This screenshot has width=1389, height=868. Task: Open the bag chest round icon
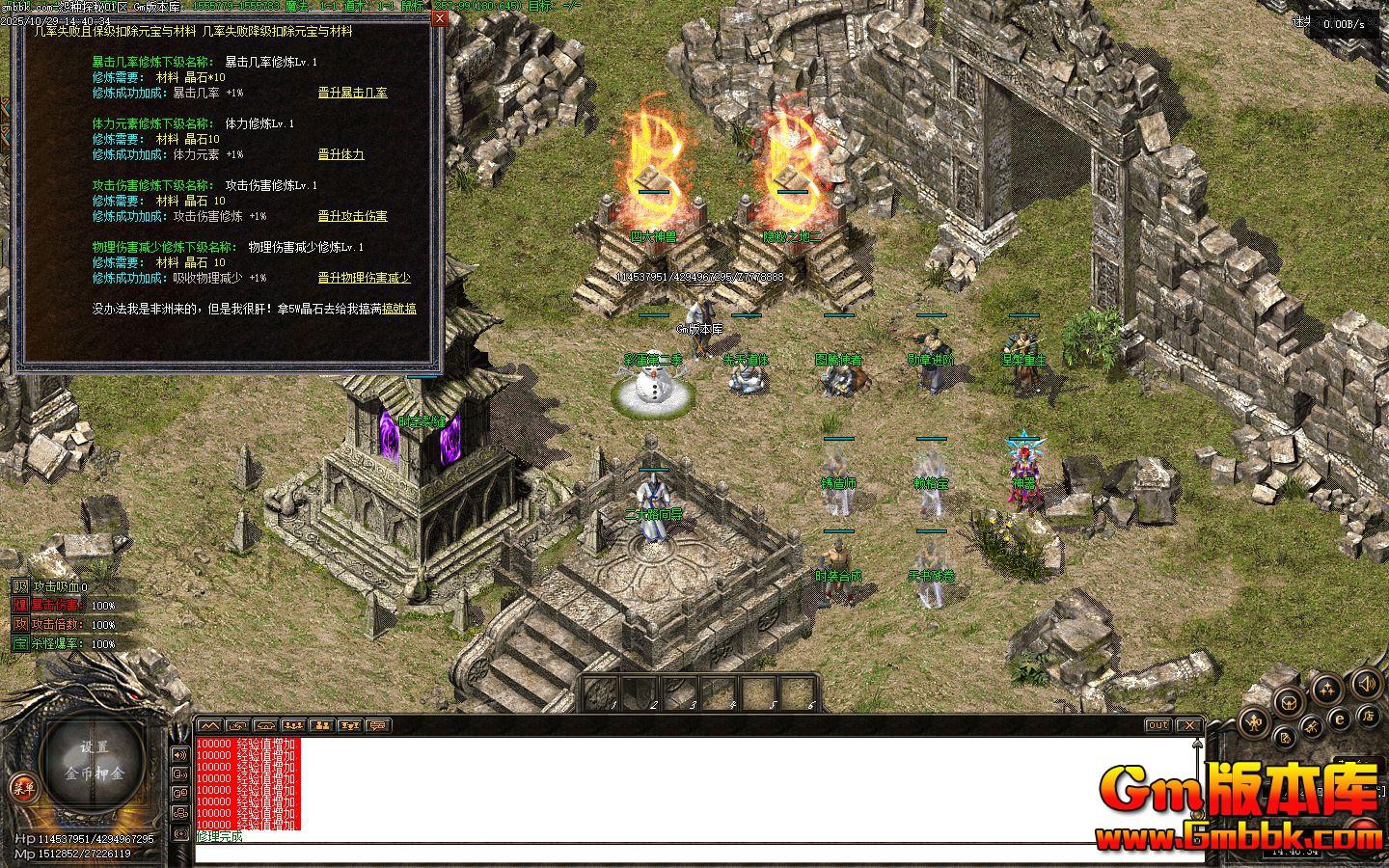pyautogui.click(x=1287, y=703)
